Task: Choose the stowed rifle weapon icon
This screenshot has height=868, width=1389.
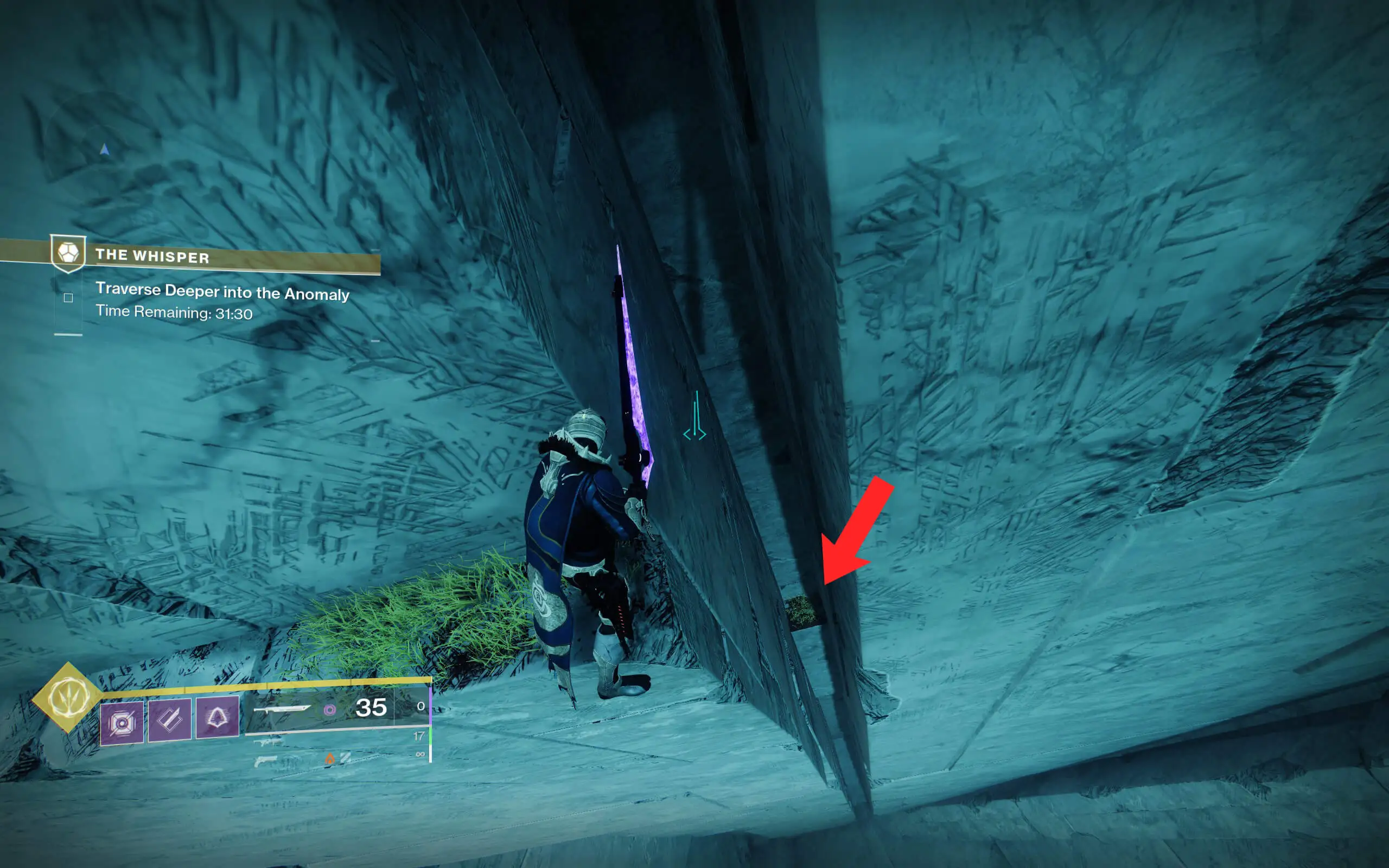Action: (268, 742)
